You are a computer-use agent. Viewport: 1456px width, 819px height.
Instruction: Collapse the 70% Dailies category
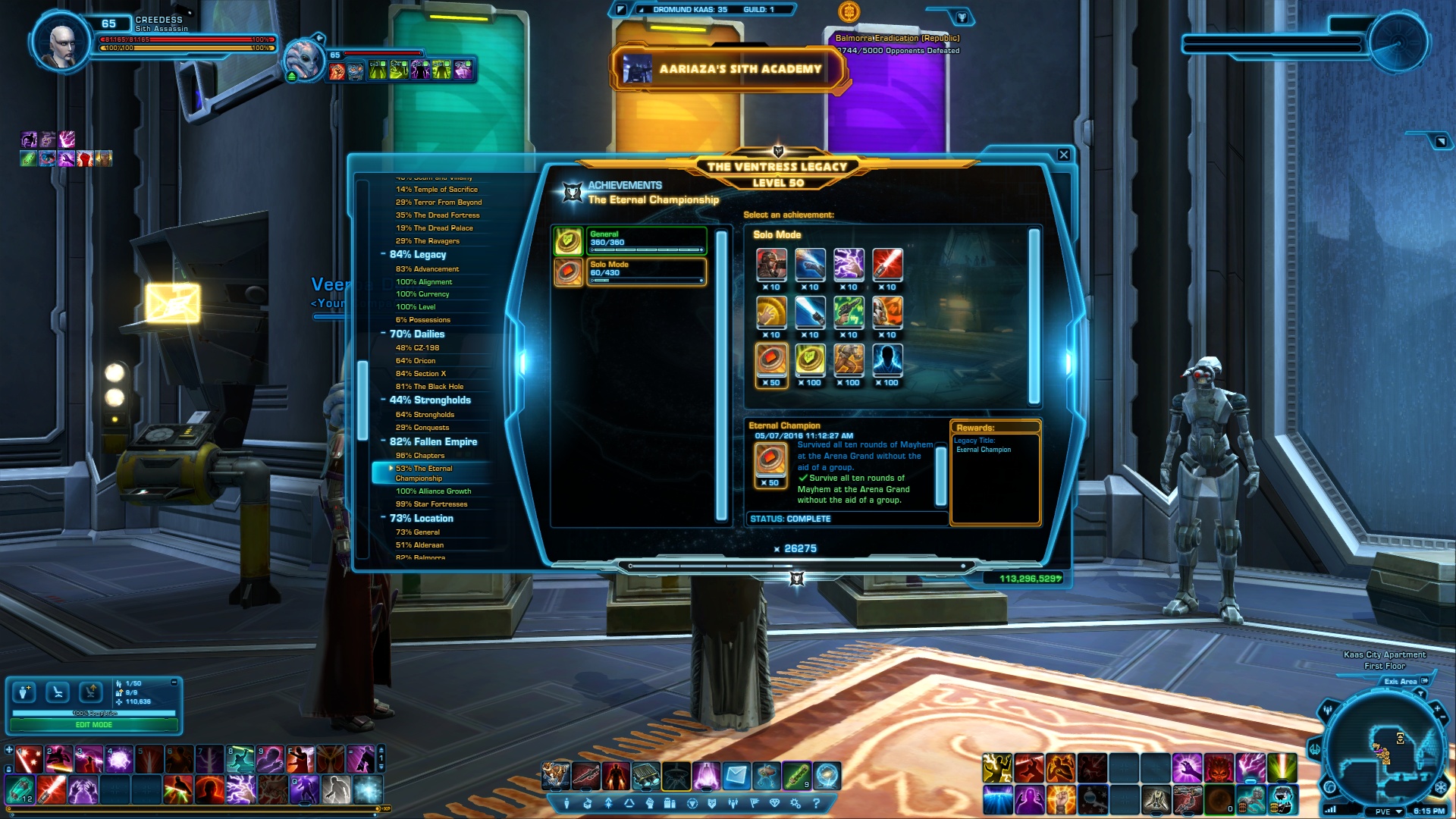point(384,334)
